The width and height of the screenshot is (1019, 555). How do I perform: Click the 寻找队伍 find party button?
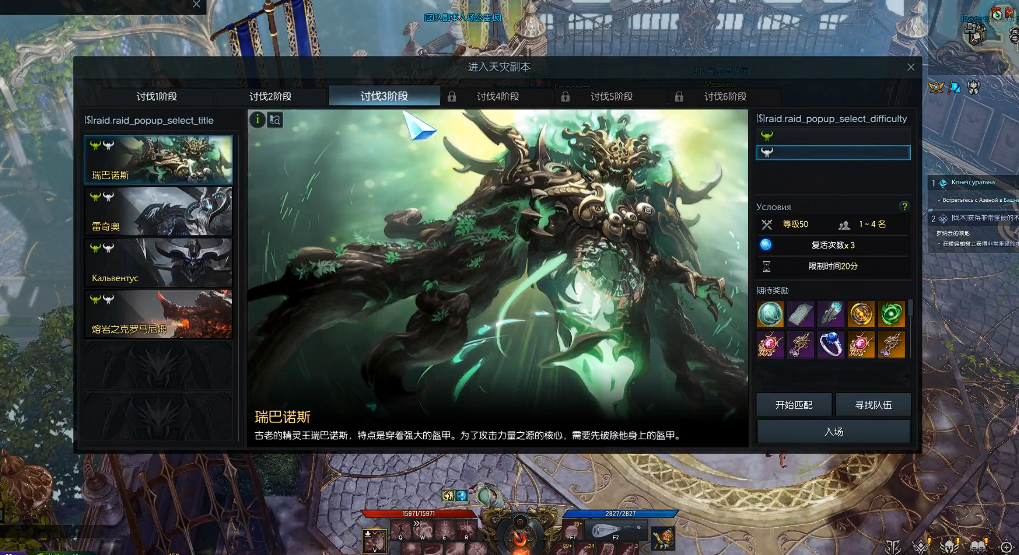click(872, 405)
